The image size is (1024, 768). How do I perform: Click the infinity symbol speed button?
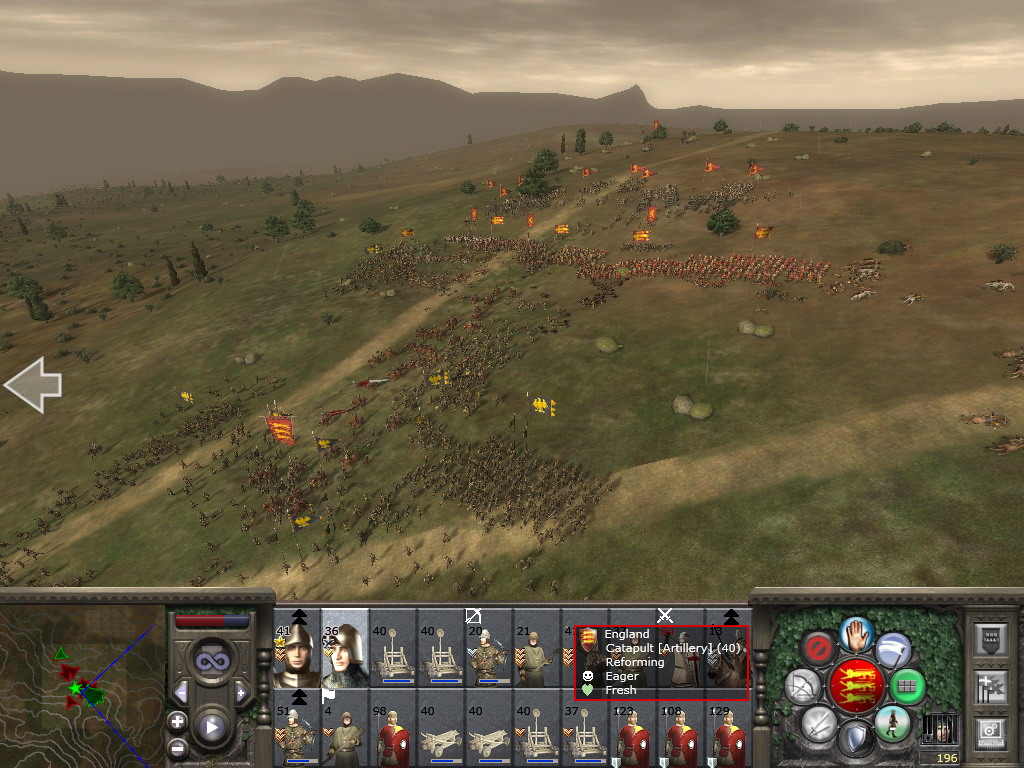coord(211,661)
